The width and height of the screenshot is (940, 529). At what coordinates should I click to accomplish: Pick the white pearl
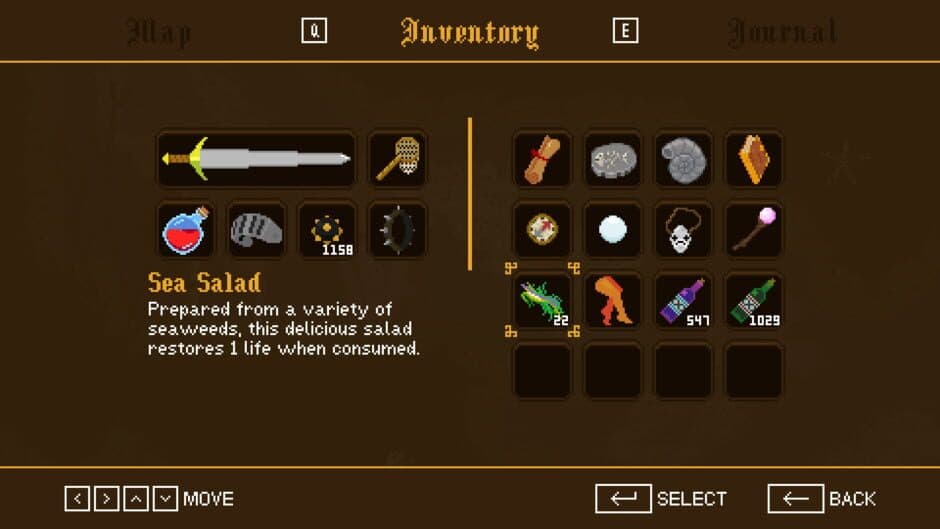(613, 230)
